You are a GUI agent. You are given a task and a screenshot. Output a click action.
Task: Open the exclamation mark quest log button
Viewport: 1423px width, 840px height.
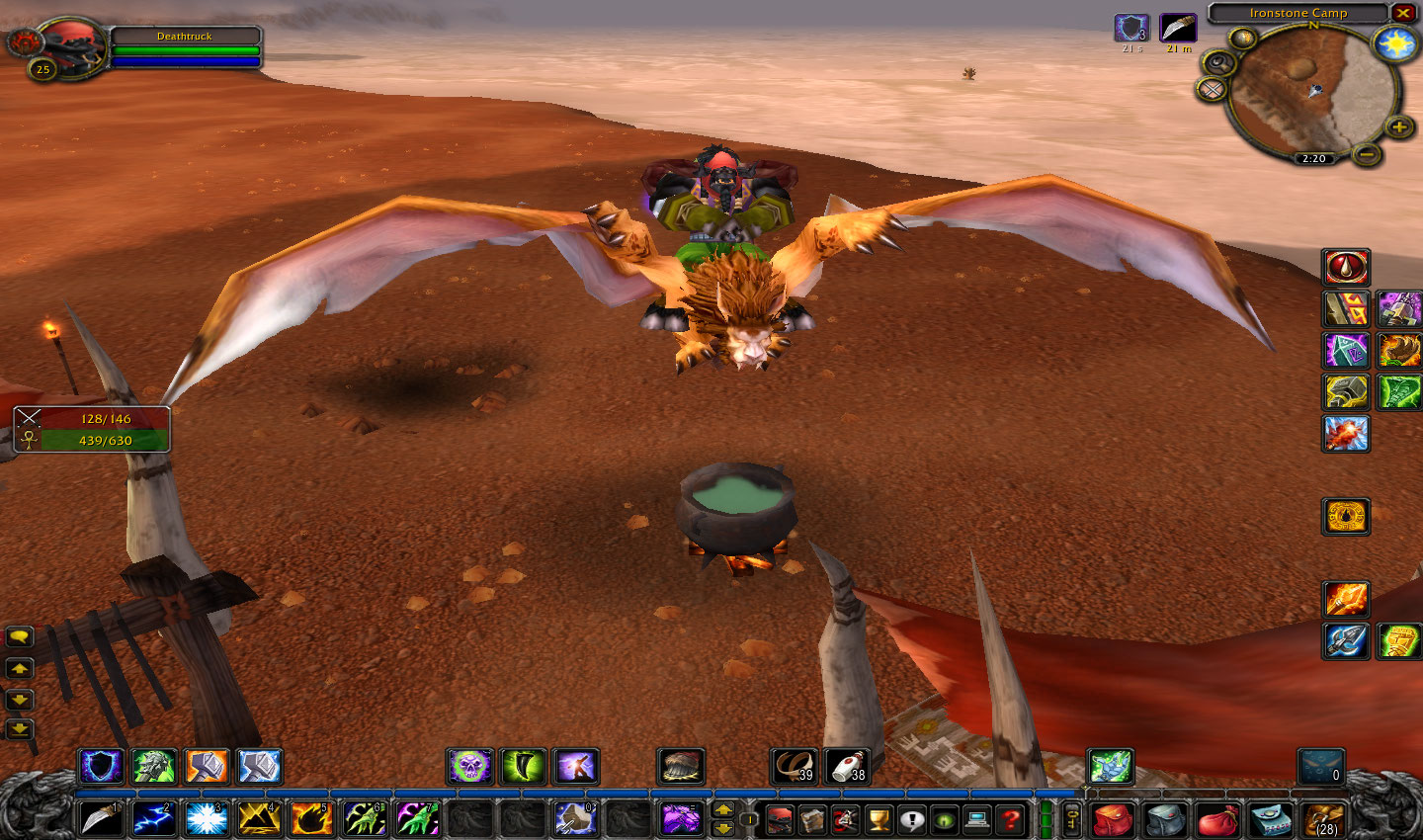pyautogui.click(x=911, y=819)
